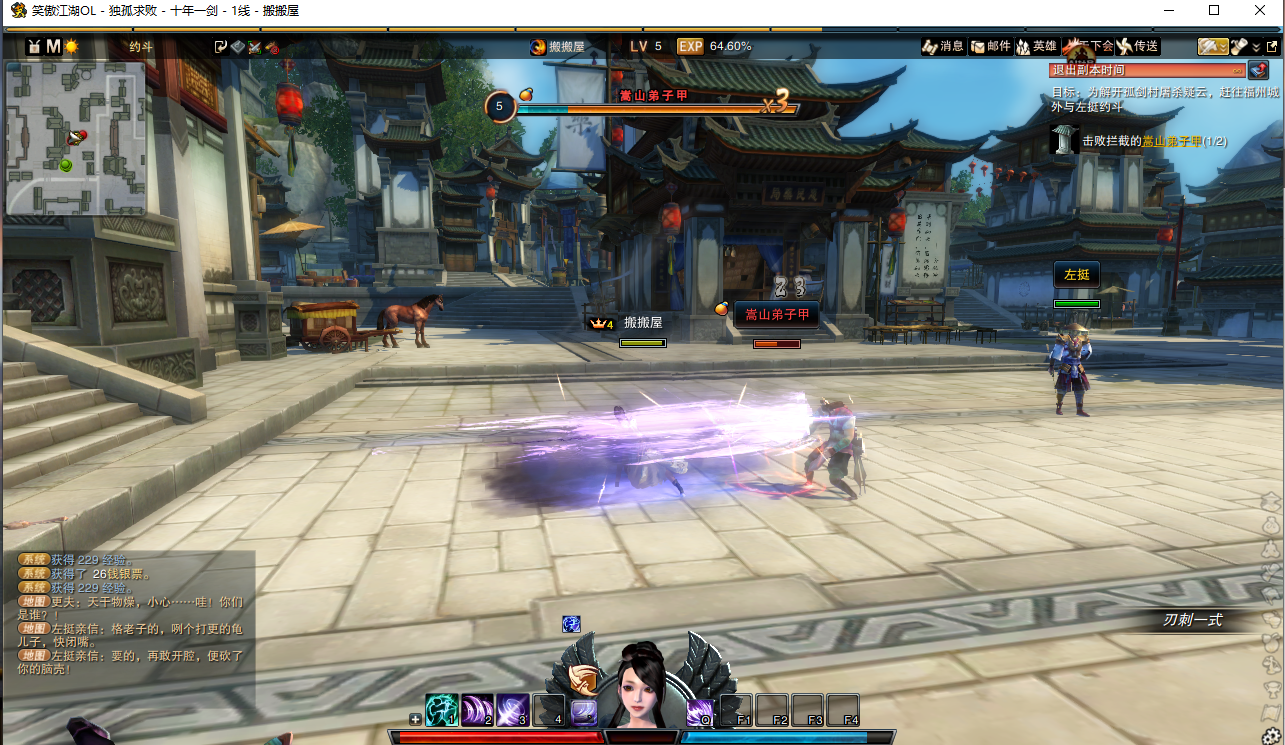1285x745 pixels.
Task: Open the 天下会 guild menu
Action: [1088, 46]
